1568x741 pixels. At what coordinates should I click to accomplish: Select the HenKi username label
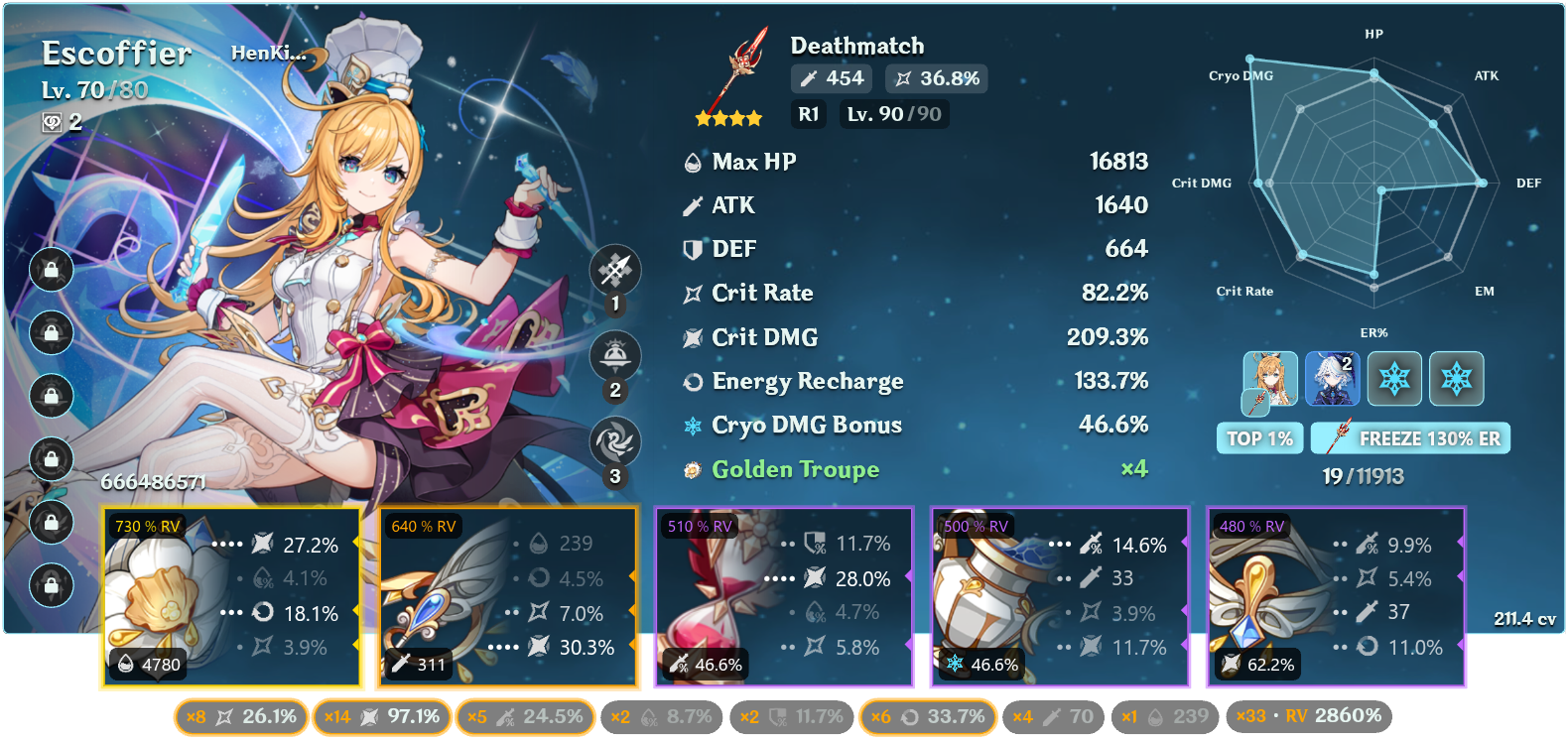coord(270,54)
